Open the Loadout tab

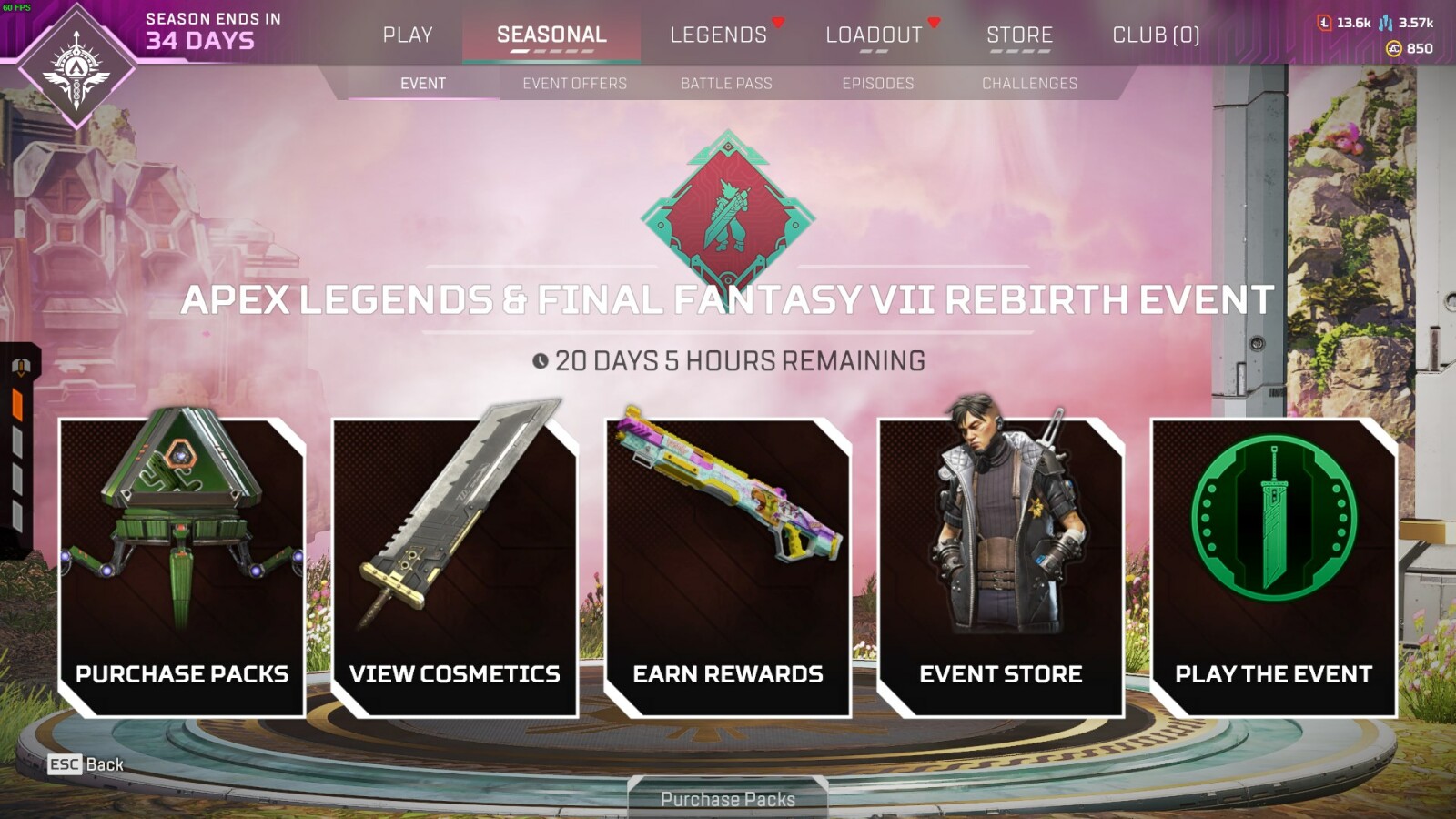click(874, 35)
